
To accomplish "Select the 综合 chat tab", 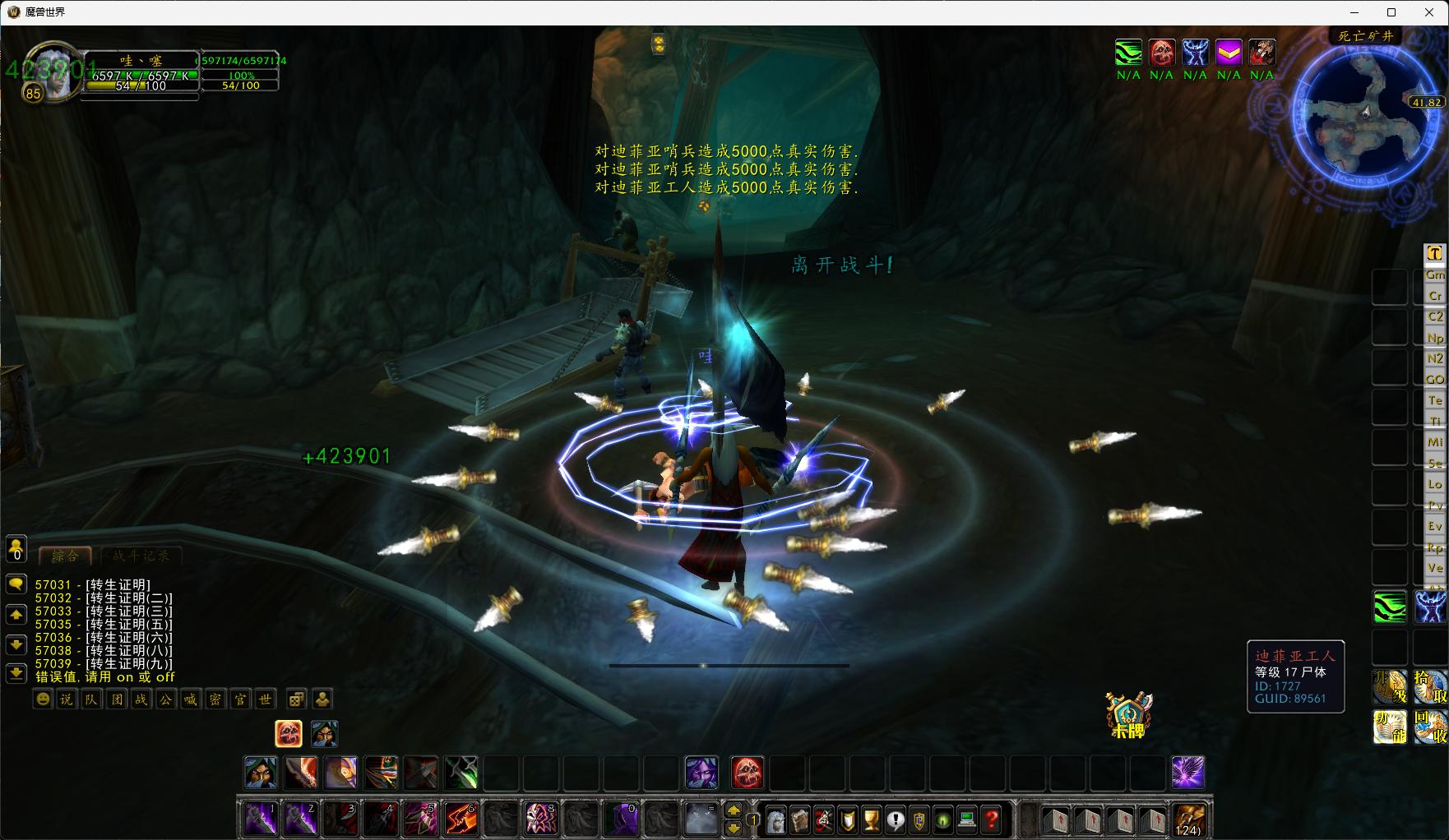I will pos(66,556).
